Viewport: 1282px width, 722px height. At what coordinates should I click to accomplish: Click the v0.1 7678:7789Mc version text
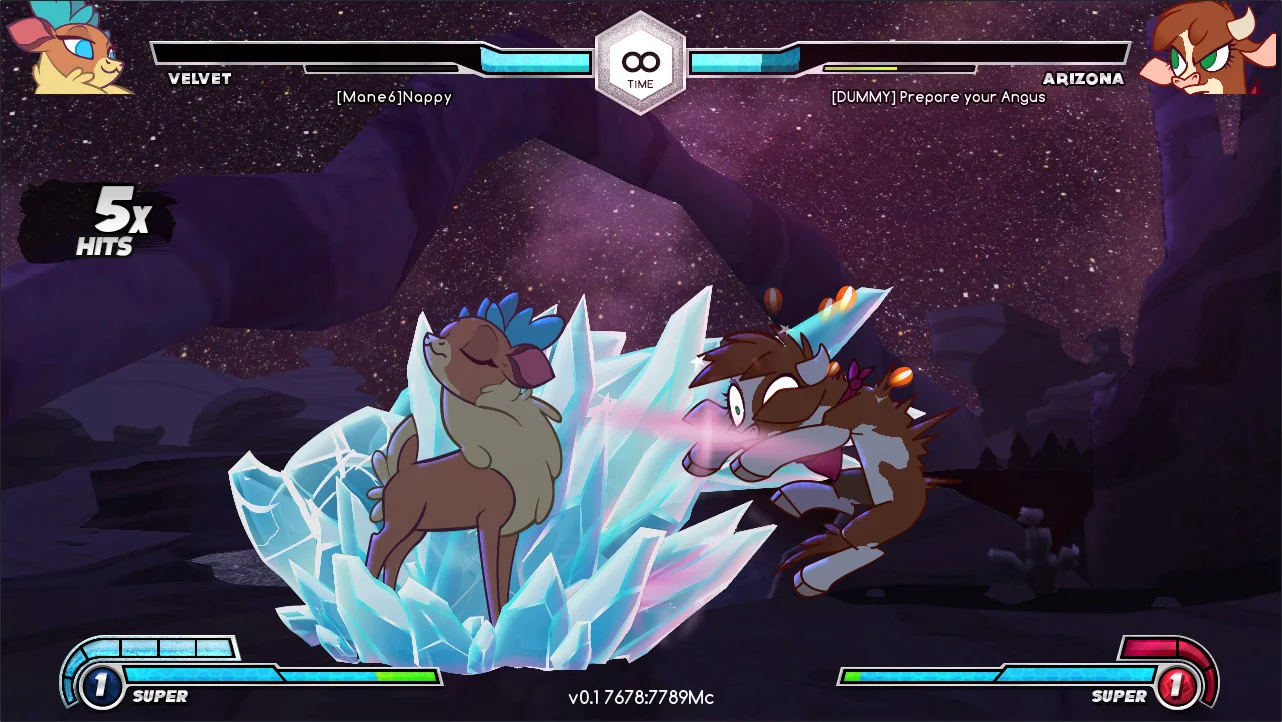point(640,699)
